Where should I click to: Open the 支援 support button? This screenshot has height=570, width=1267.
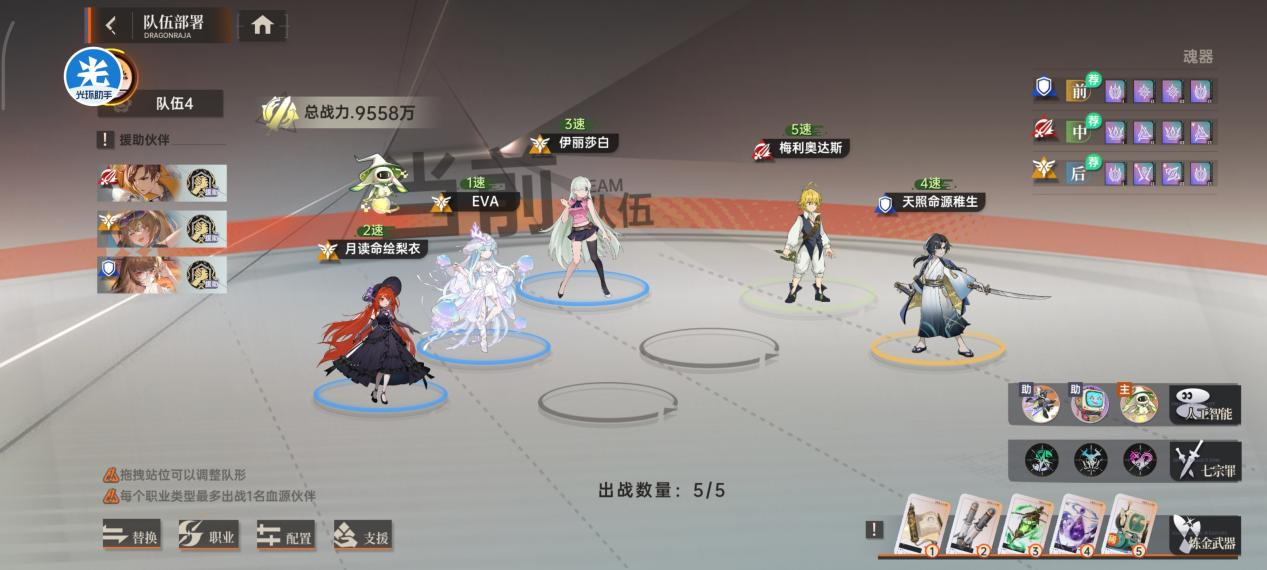pos(362,536)
